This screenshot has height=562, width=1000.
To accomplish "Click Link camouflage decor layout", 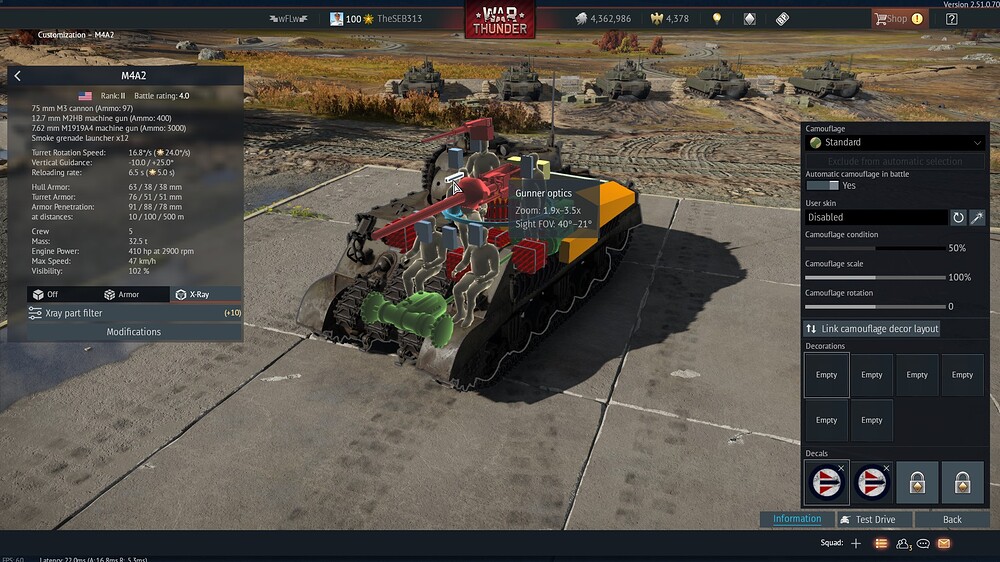I will point(873,329).
